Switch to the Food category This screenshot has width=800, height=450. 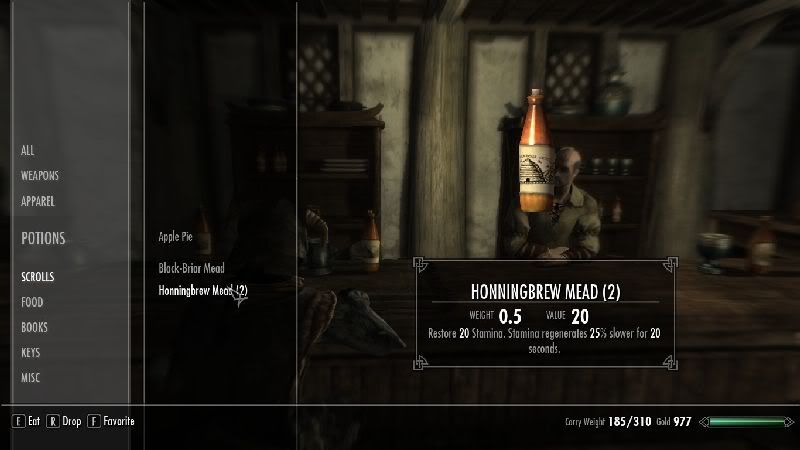coord(32,302)
